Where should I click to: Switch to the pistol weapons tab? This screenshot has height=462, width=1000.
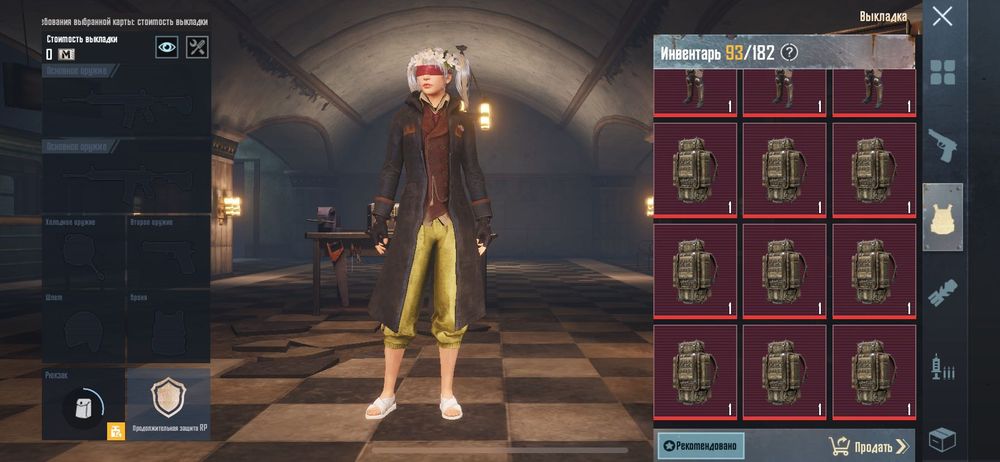pos(942,145)
